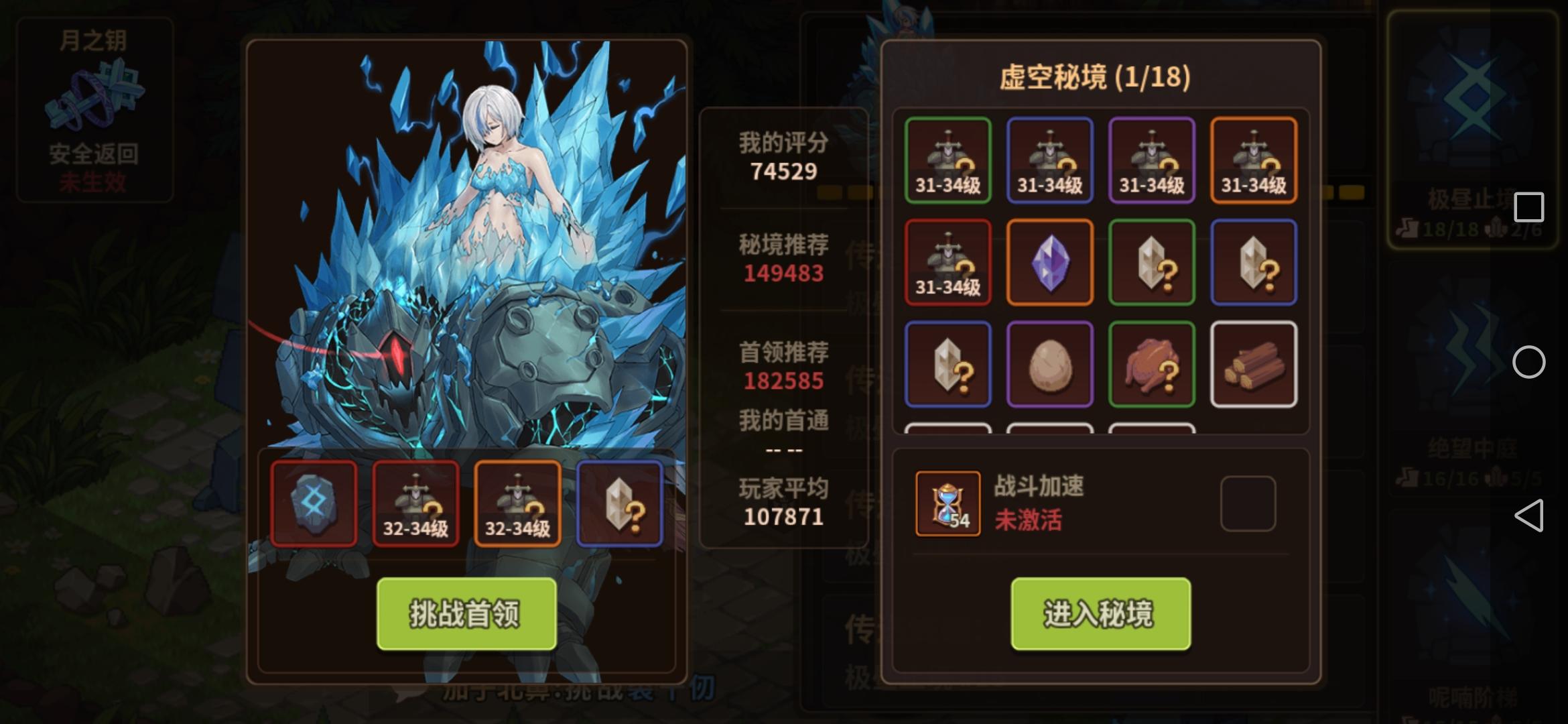Select the green-bordered 31-34级 armor reward

click(x=948, y=161)
